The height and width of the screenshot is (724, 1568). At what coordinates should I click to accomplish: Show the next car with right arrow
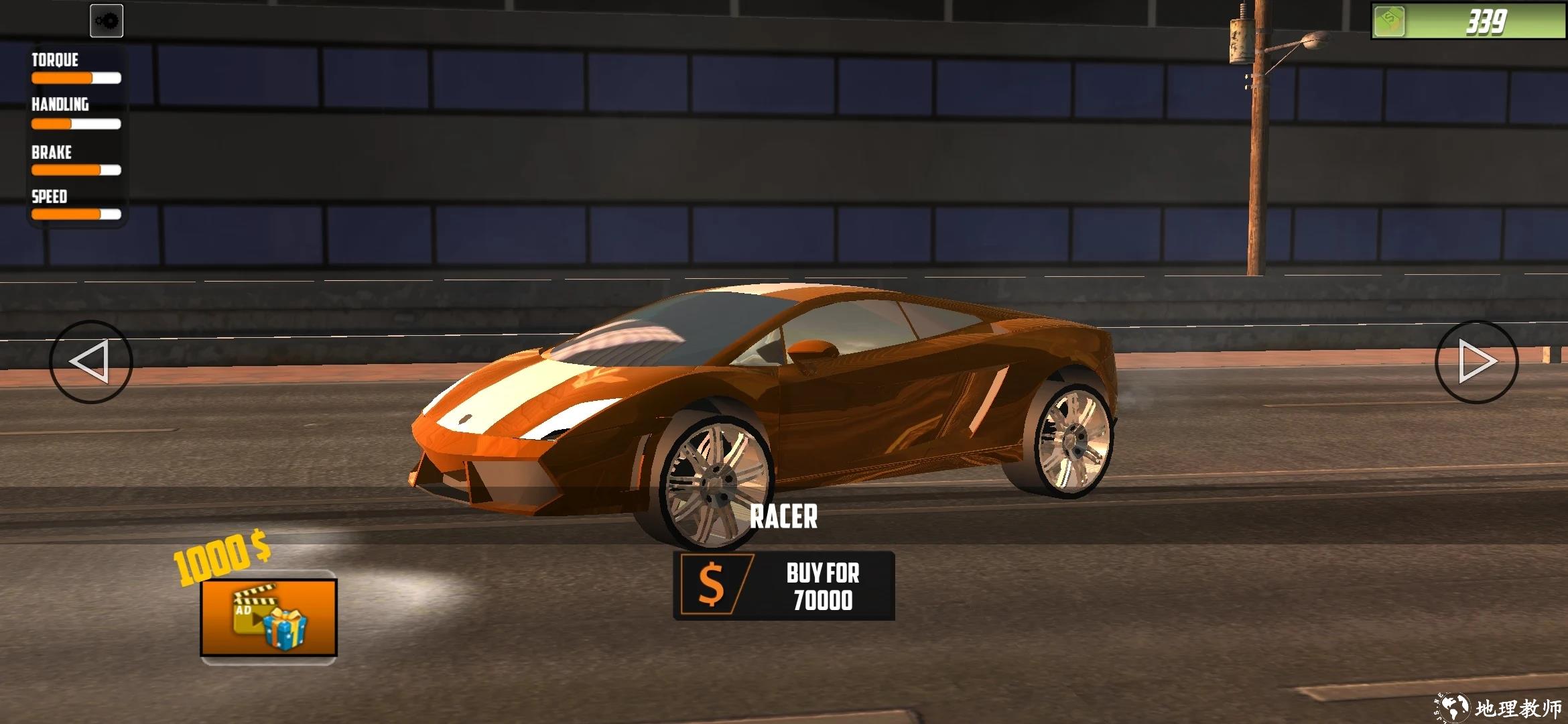(1476, 362)
